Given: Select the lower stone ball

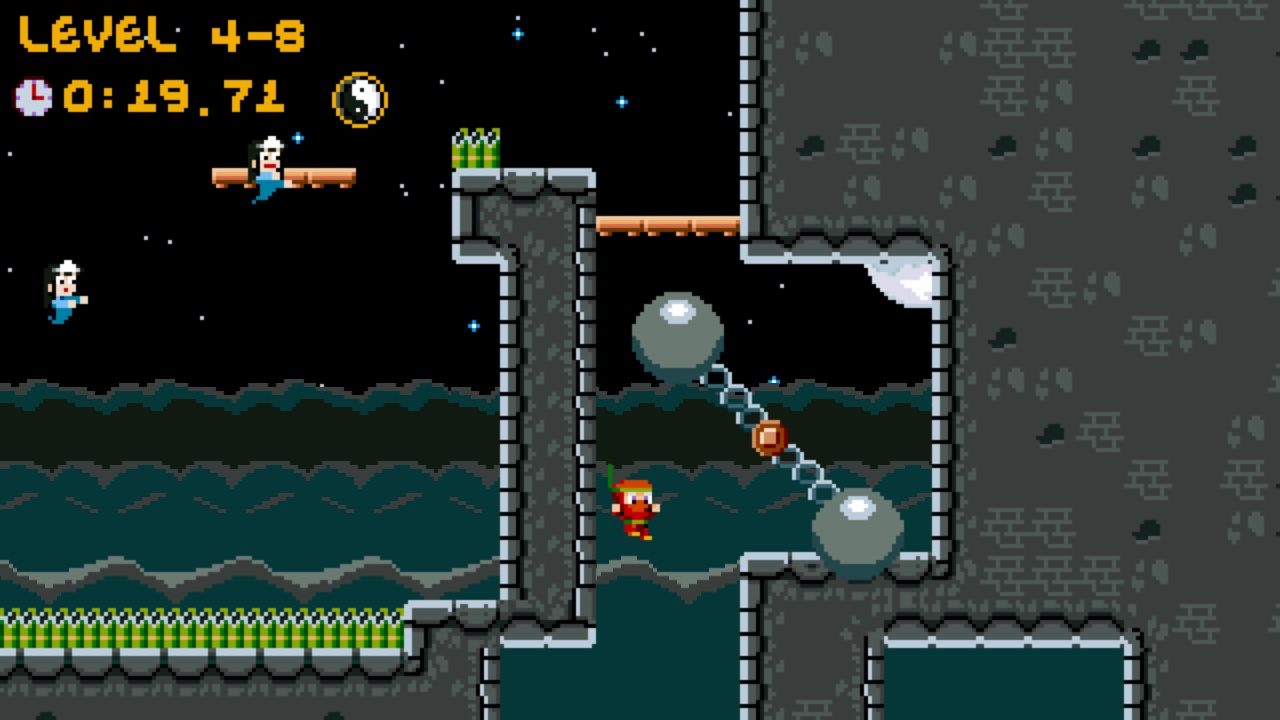Looking at the screenshot, I should [858, 525].
